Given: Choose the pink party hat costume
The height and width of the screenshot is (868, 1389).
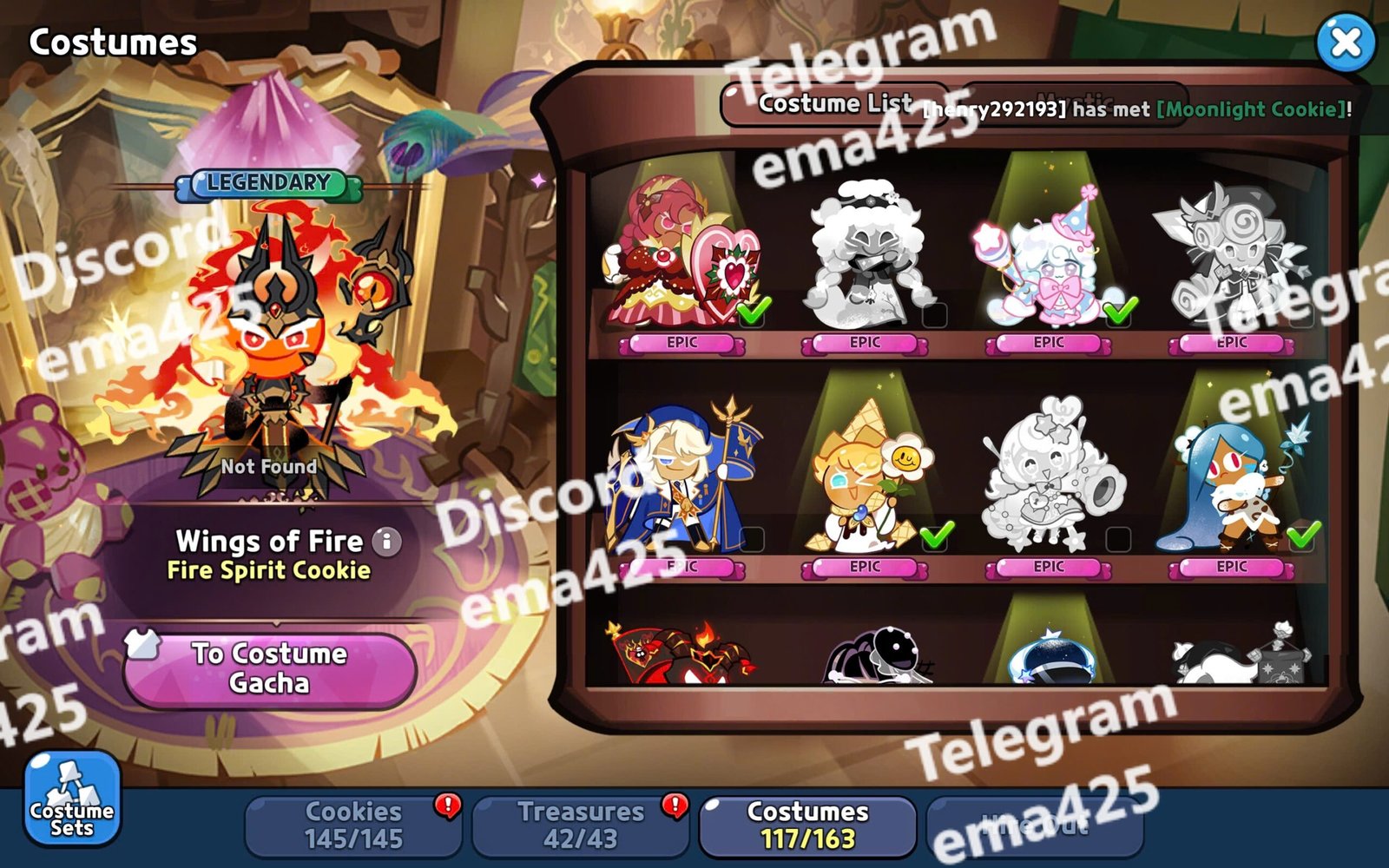Looking at the screenshot, I should pyautogui.click(x=1049, y=256).
